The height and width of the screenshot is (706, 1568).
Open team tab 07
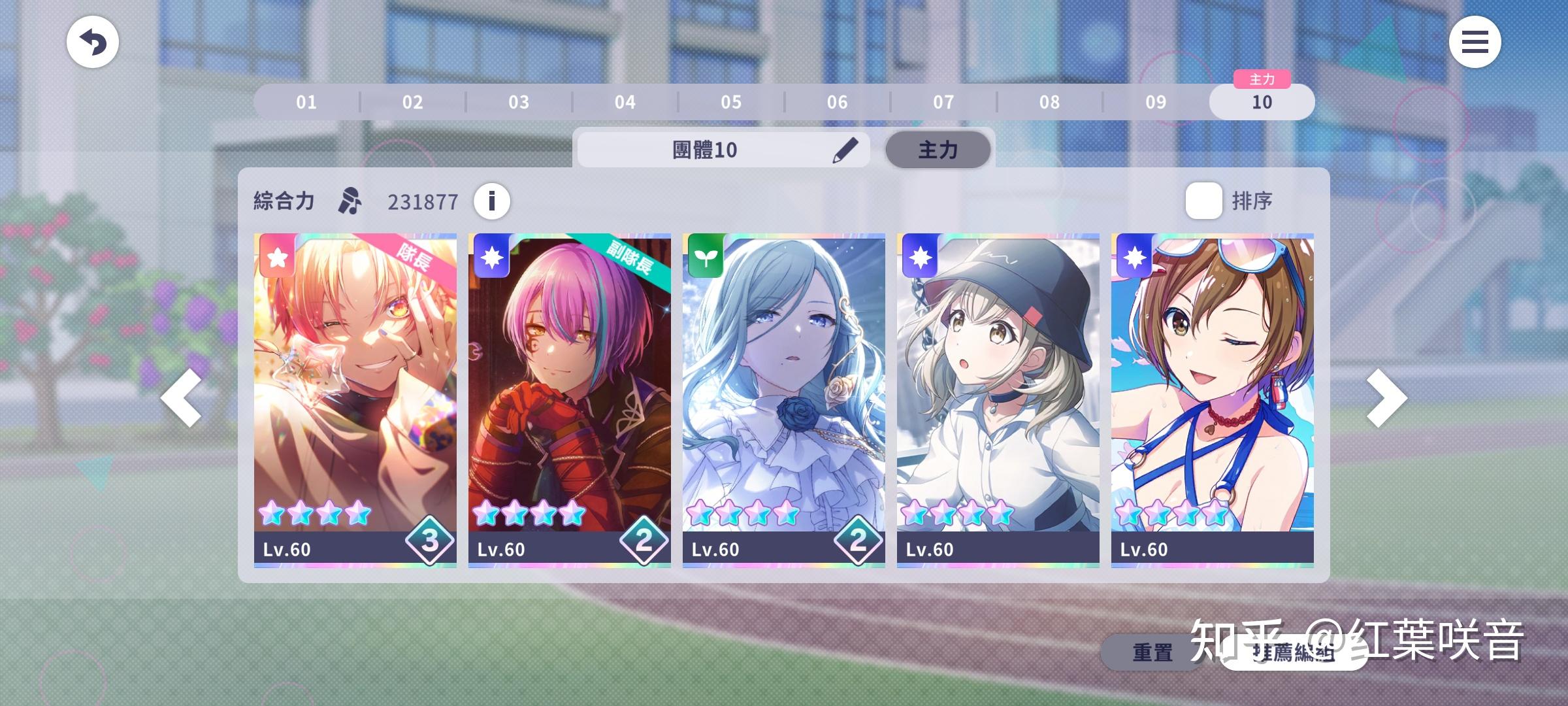tap(943, 102)
